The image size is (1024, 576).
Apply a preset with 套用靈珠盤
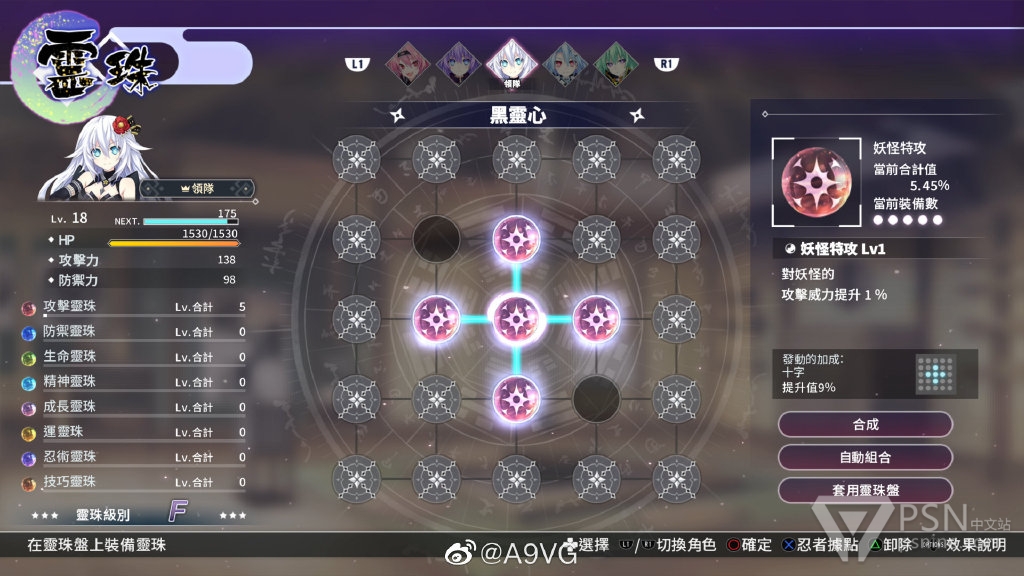point(865,490)
